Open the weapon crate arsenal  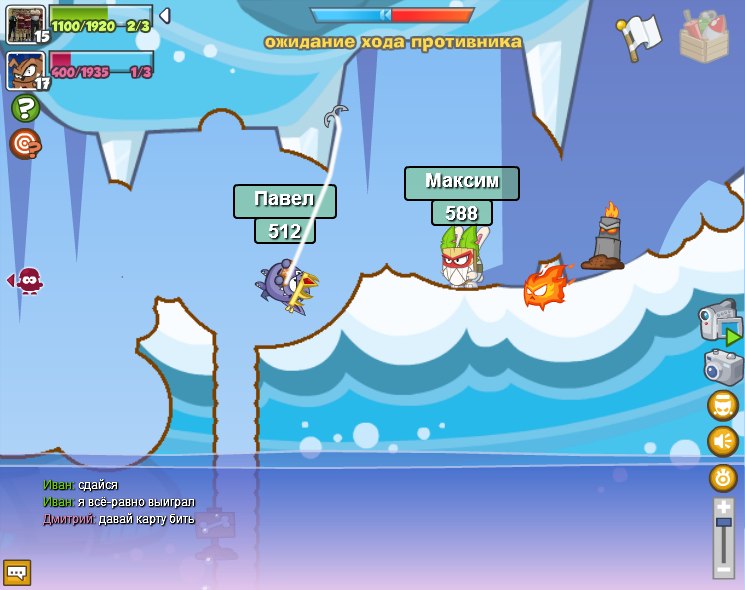(x=703, y=37)
